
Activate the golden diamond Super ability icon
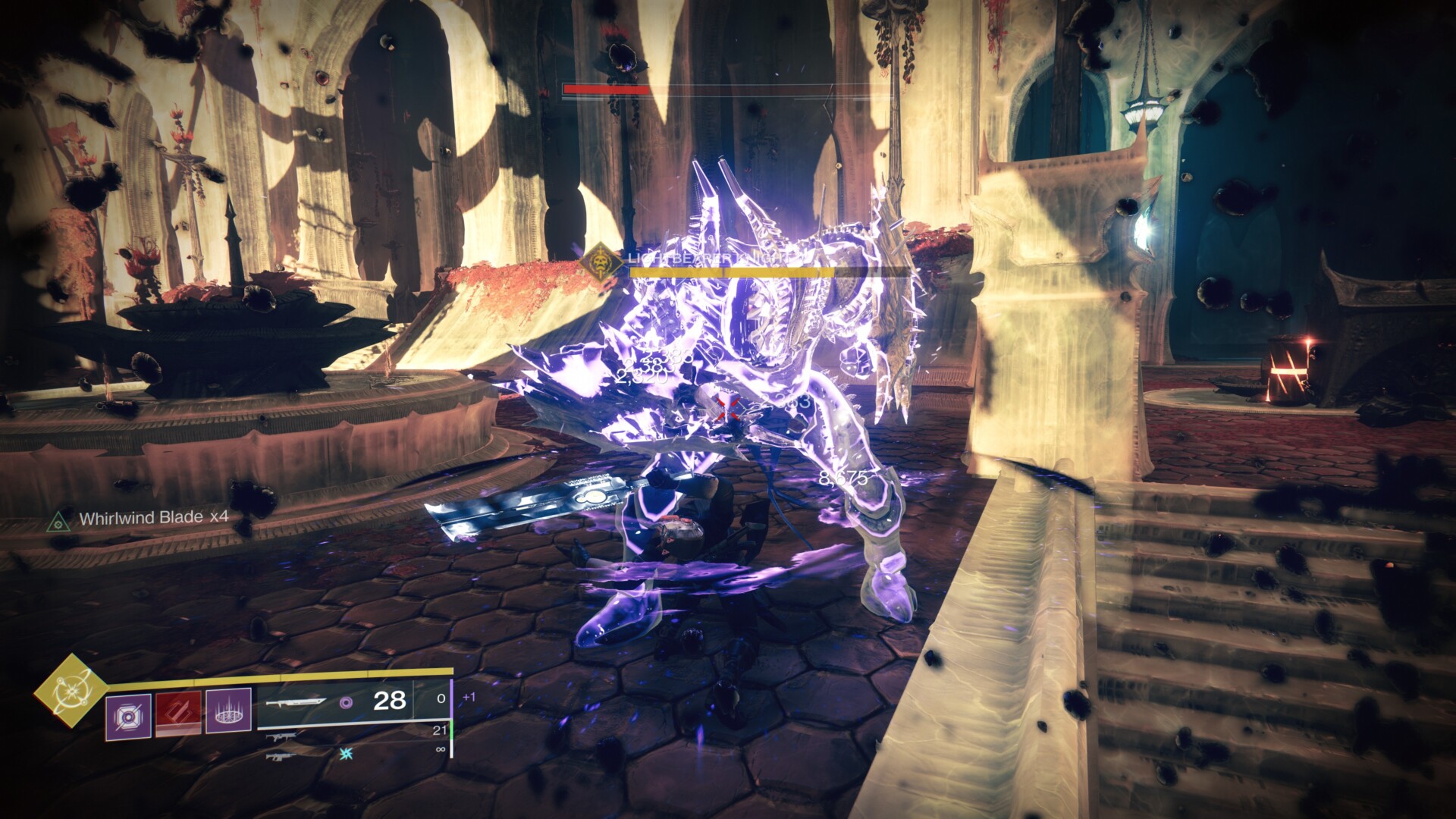71,690
